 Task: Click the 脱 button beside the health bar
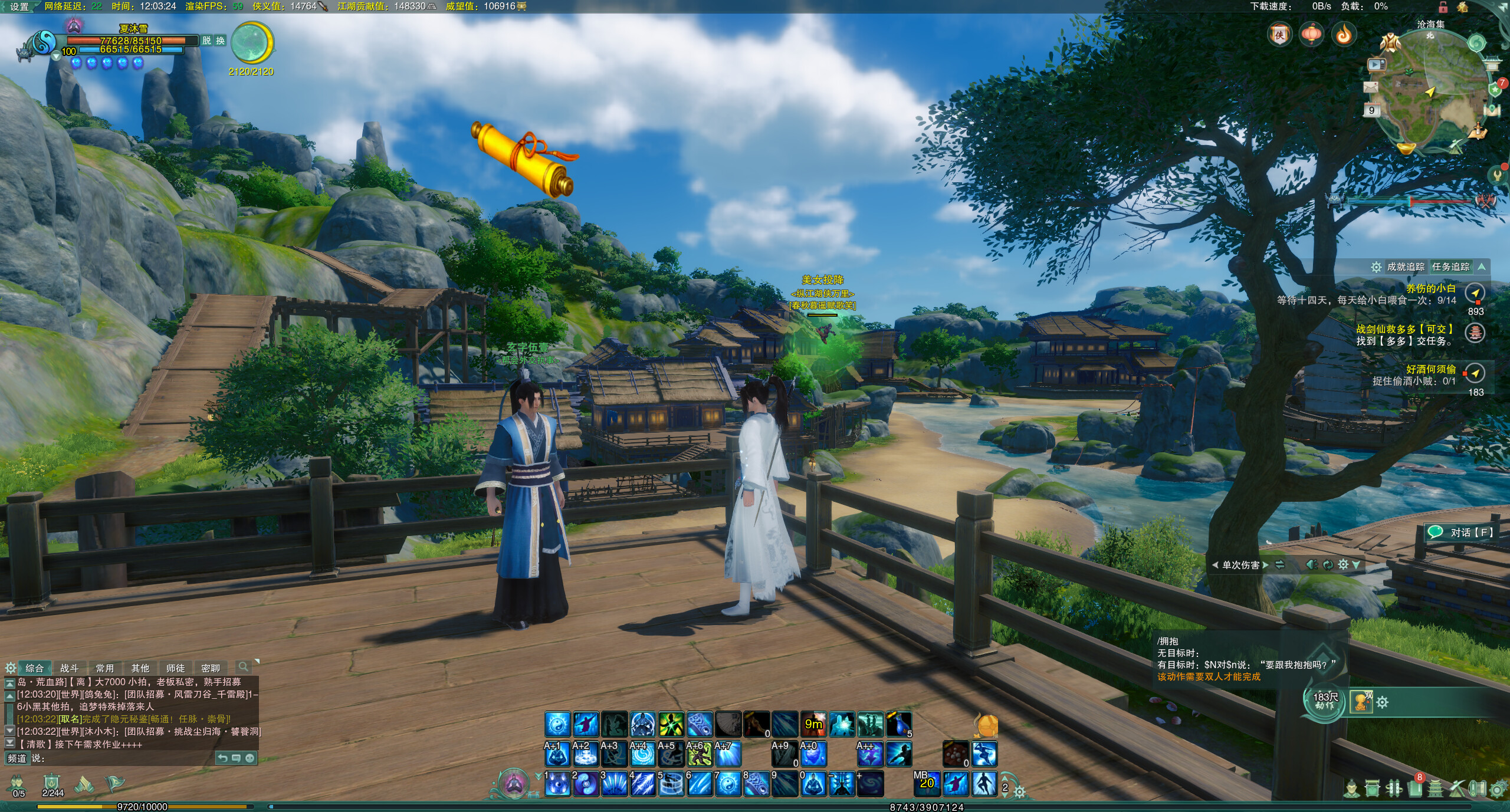tap(206, 40)
